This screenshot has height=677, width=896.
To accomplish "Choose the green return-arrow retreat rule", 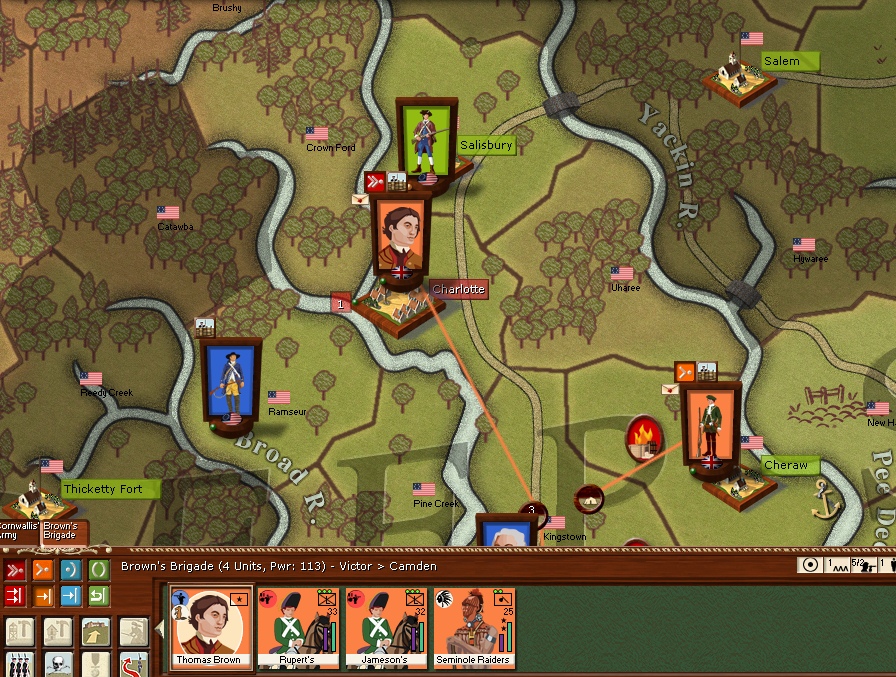I will coord(99,597).
